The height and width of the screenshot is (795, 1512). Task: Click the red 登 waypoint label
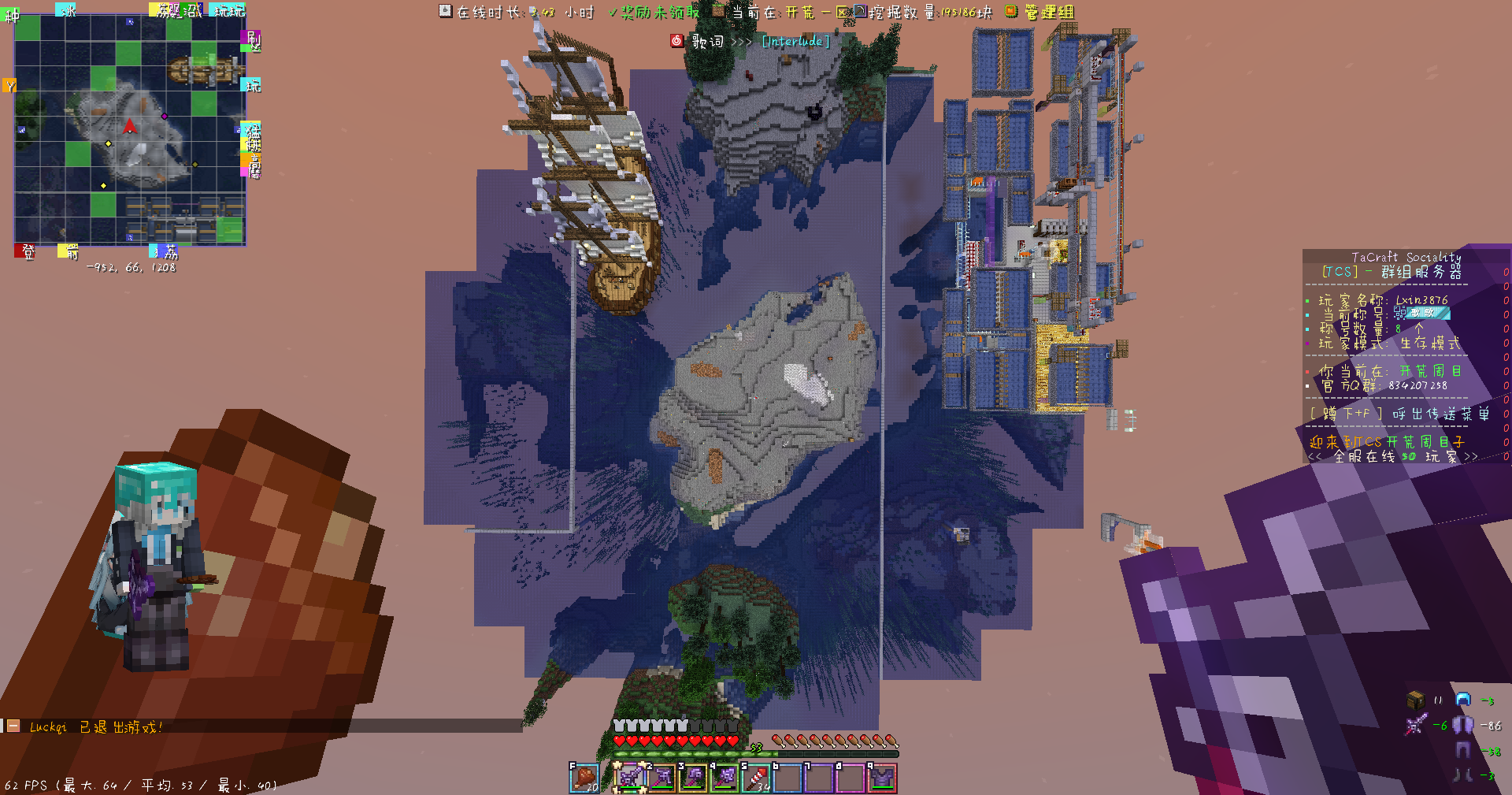[24, 251]
